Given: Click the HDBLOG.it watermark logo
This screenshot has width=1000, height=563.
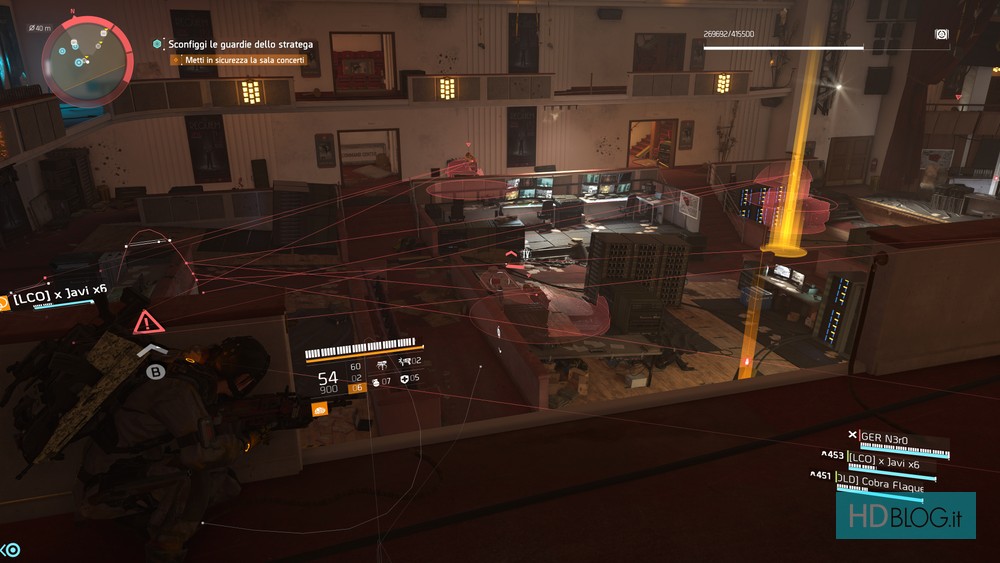Looking at the screenshot, I should click(905, 515).
